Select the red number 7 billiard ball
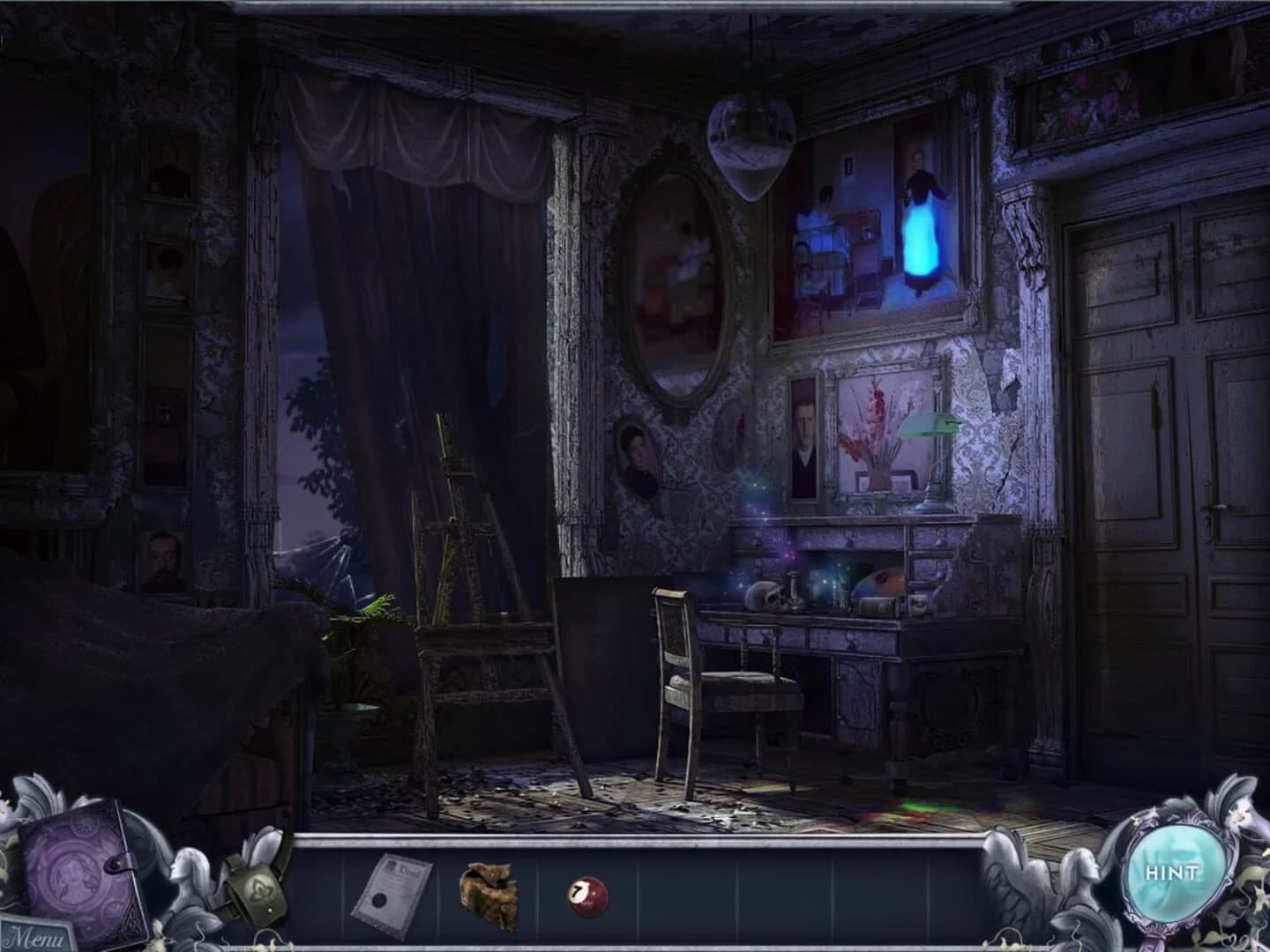The image size is (1270, 952). (584, 898)
